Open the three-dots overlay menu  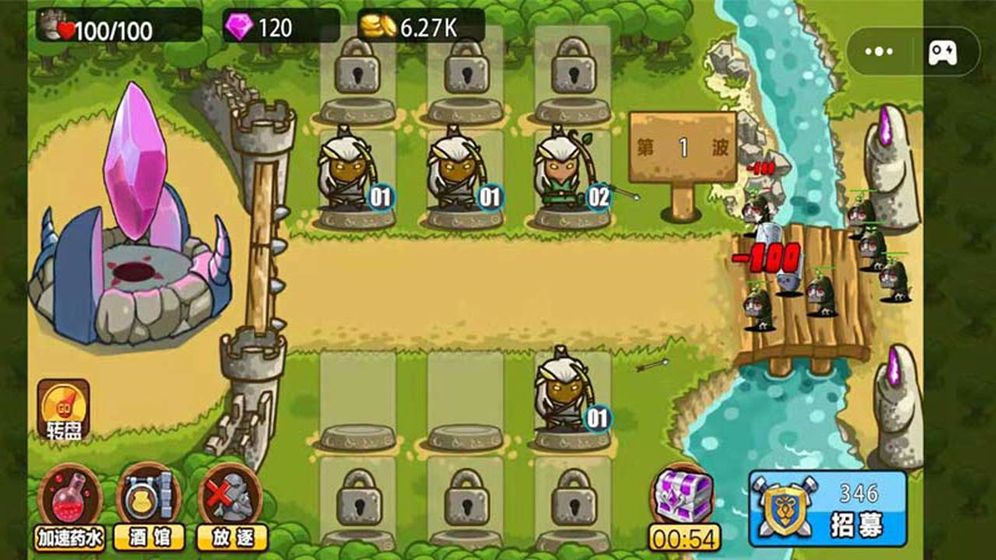click(x=879, y=52)
